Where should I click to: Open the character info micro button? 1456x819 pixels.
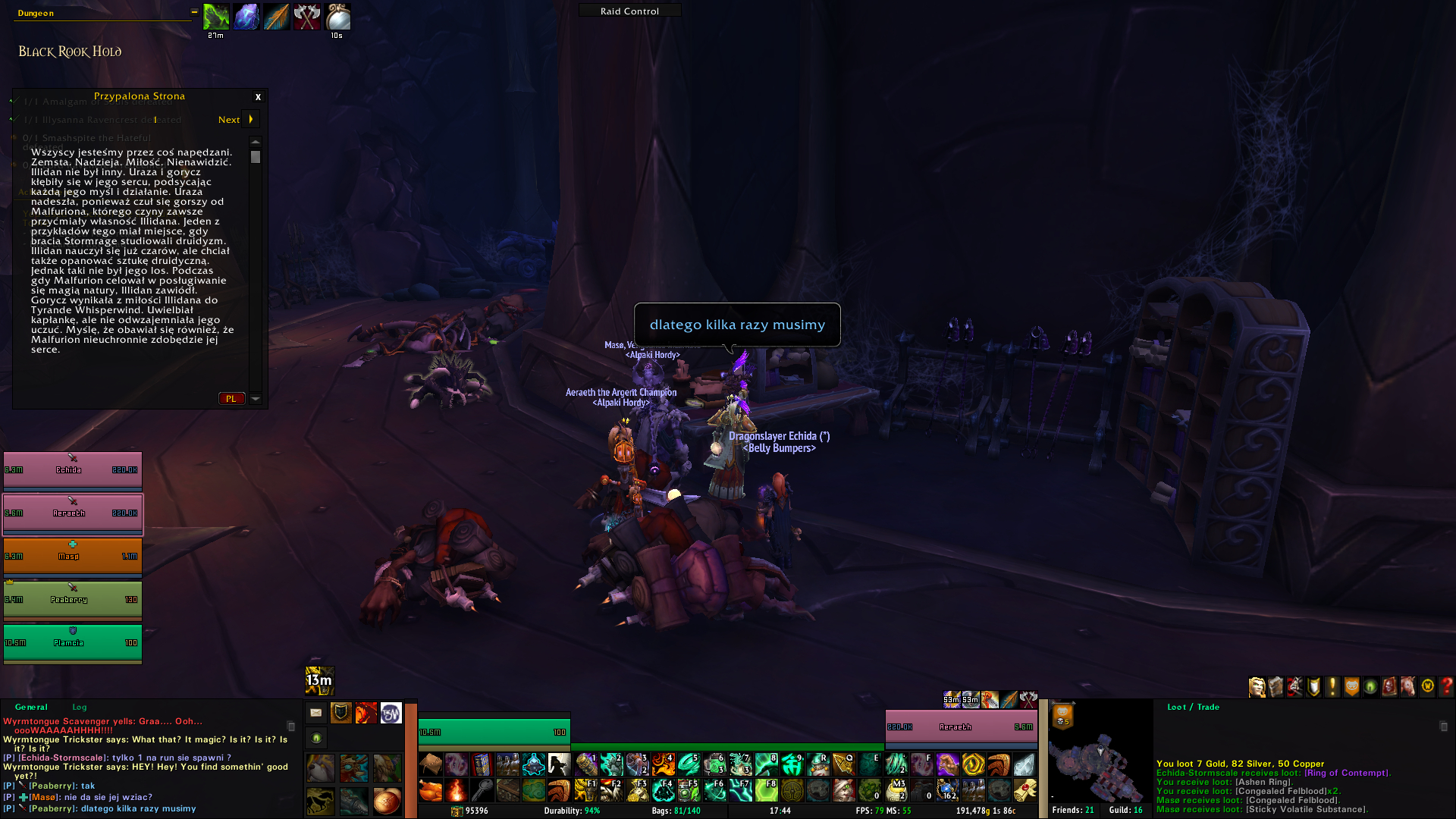(1257, 687)
